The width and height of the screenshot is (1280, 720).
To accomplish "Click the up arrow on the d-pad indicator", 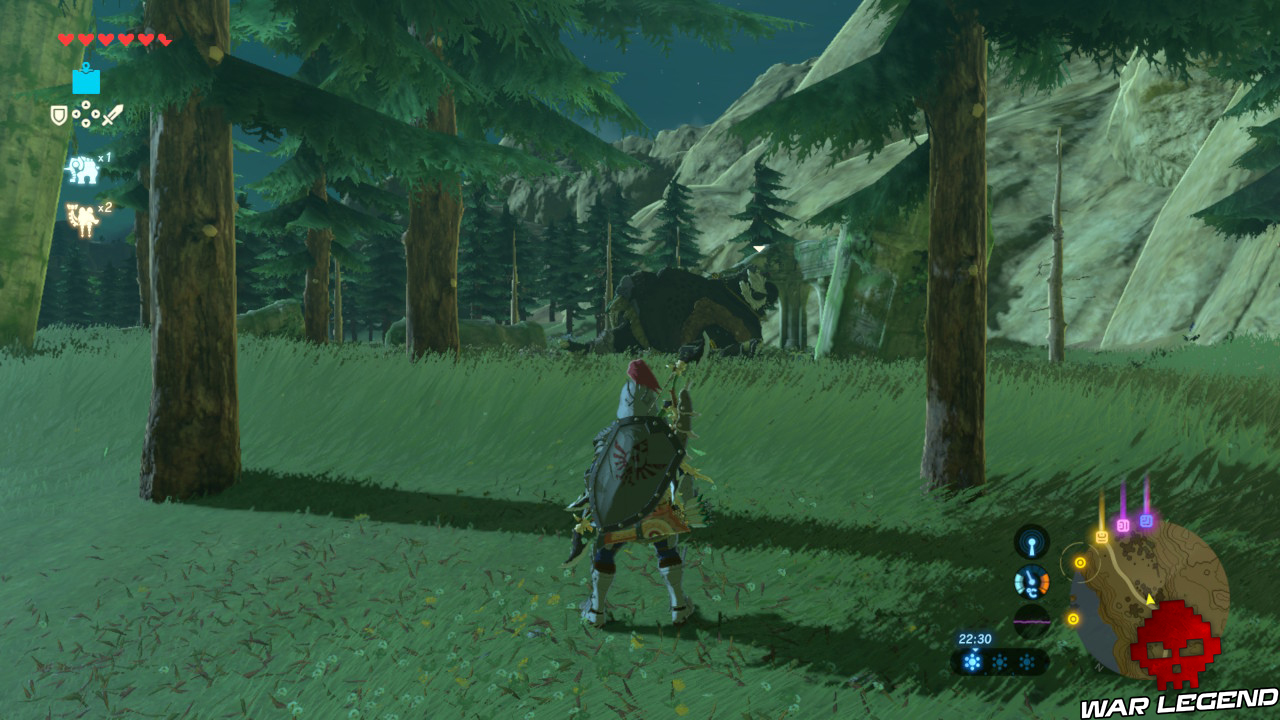I will pyautogui.click(x=84, y=103).
